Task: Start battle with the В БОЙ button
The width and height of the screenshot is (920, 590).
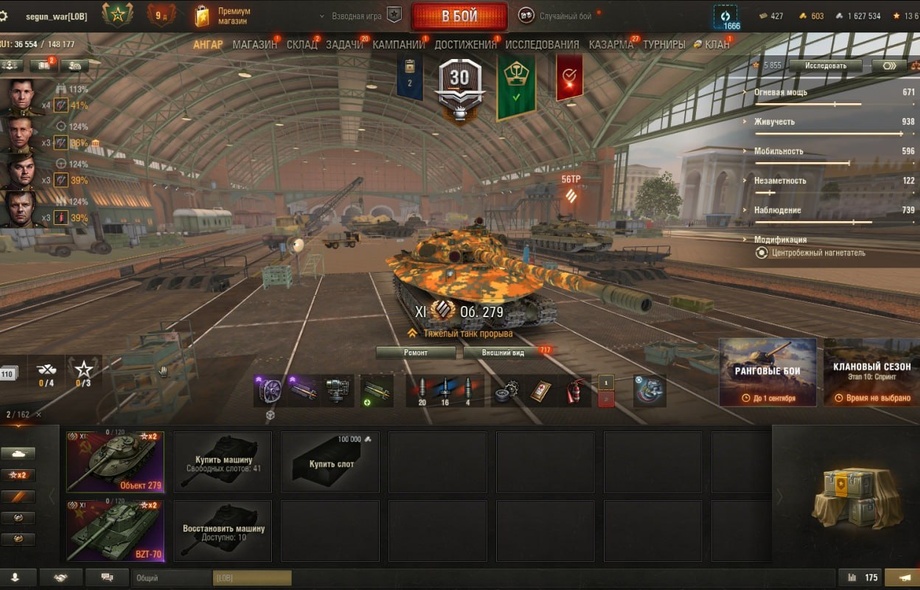Action: [x=459, y=16]
